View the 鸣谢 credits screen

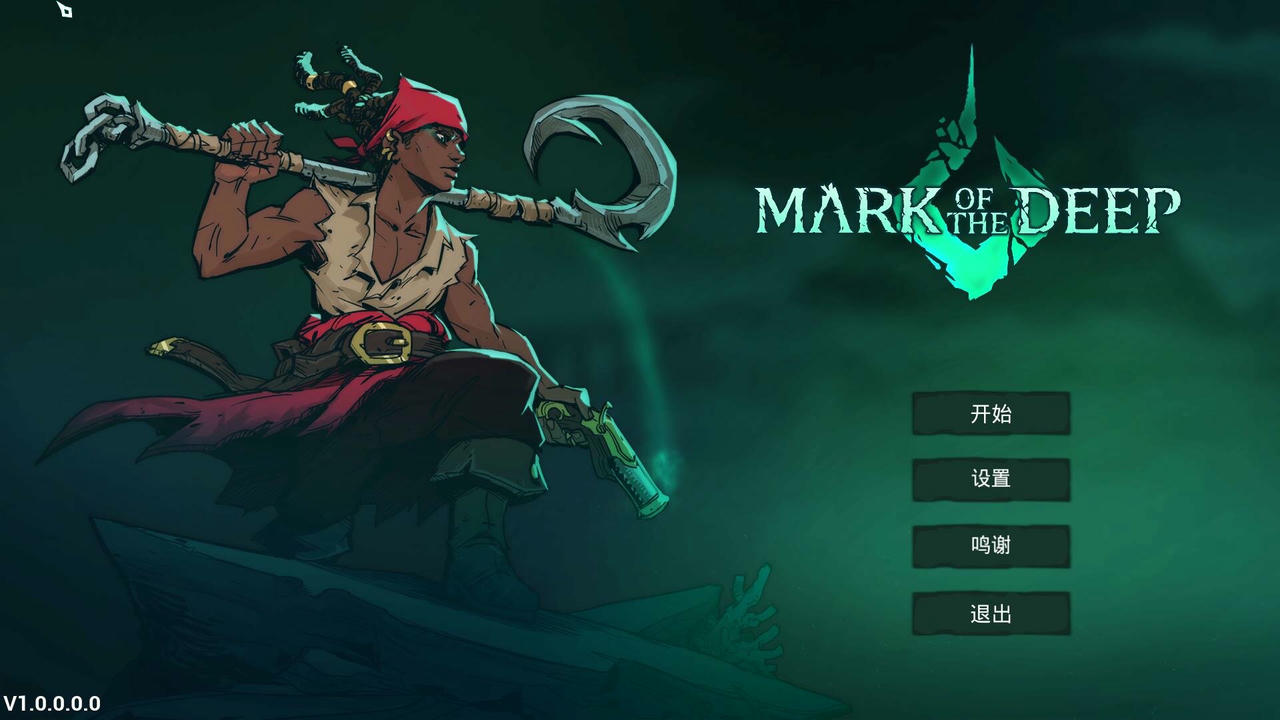991,546
